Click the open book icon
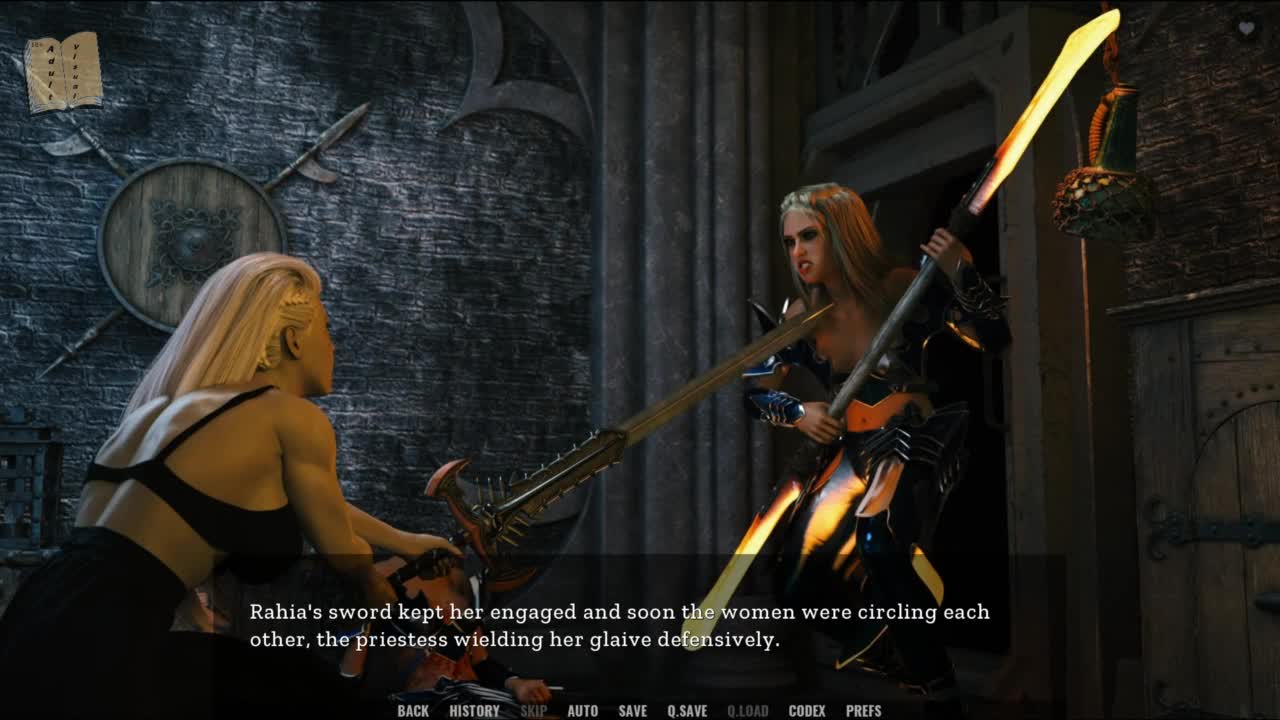 coord(63,72)
